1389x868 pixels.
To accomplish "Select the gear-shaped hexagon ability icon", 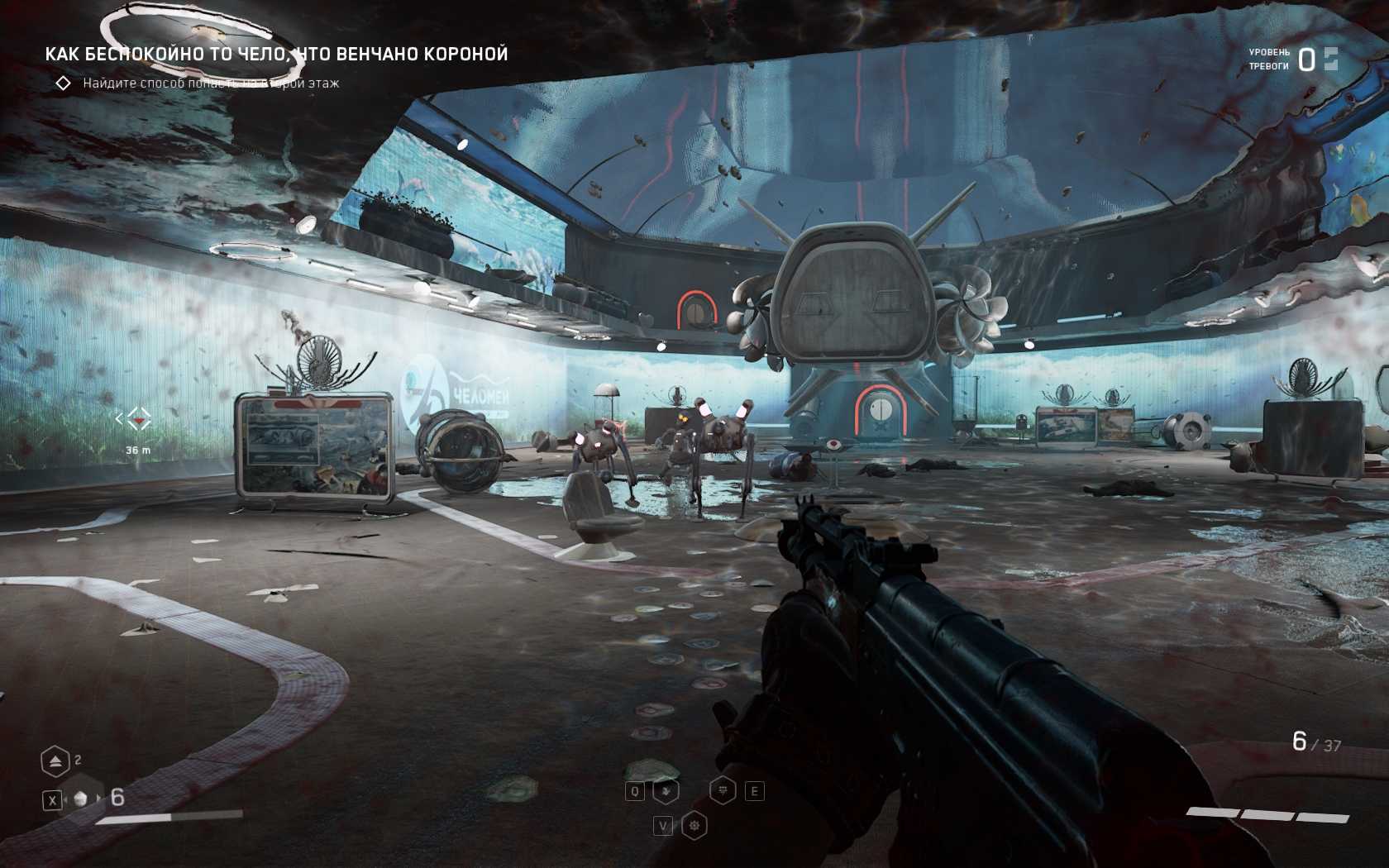I will [694, 826].
